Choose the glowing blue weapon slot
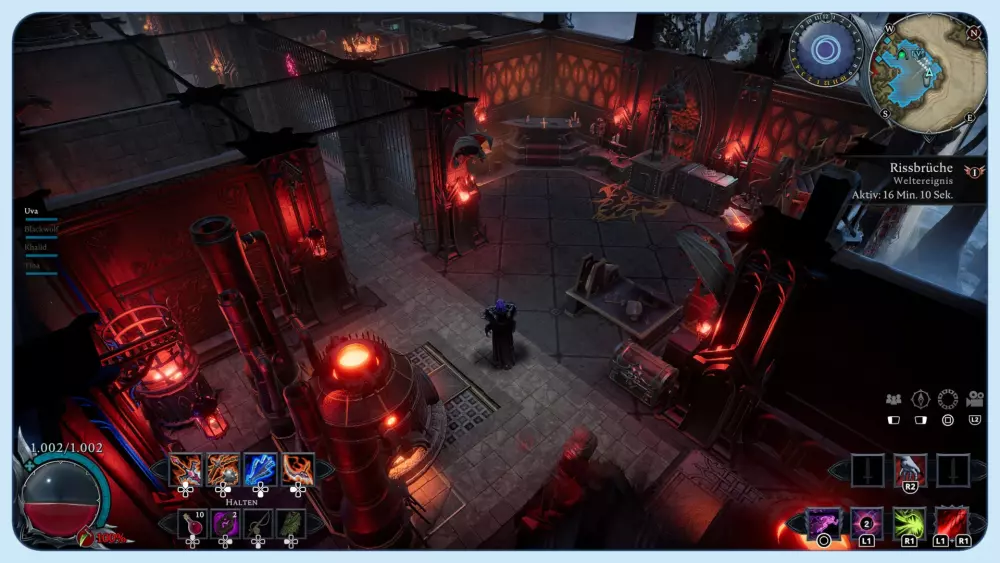 coord(260,468)
